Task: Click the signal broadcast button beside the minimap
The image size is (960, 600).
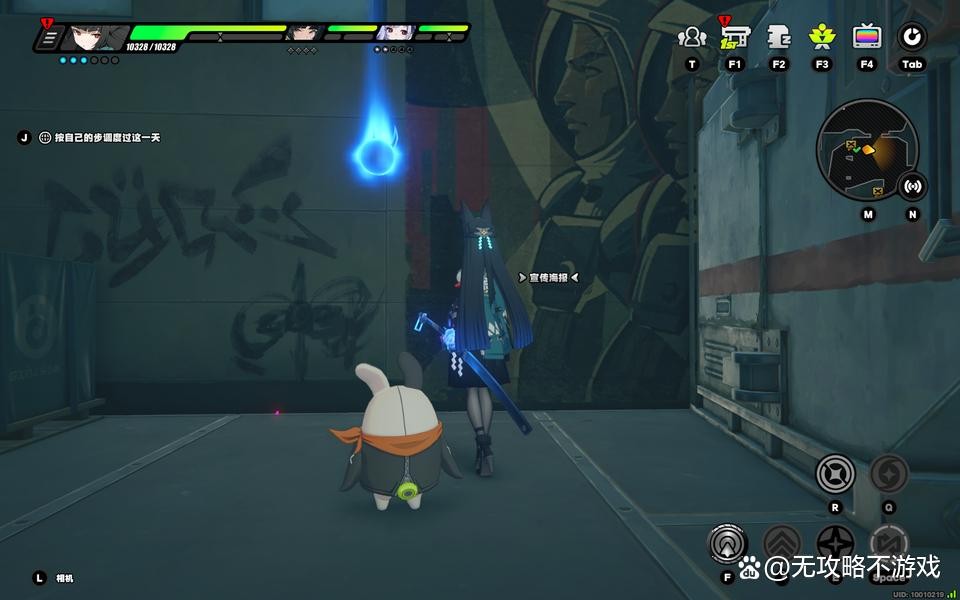Action: point(912,186)
